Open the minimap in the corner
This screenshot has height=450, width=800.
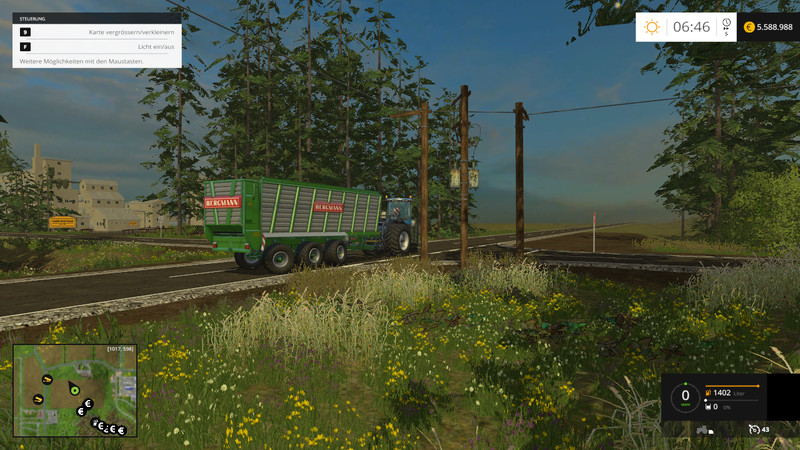tap(75, 391)
